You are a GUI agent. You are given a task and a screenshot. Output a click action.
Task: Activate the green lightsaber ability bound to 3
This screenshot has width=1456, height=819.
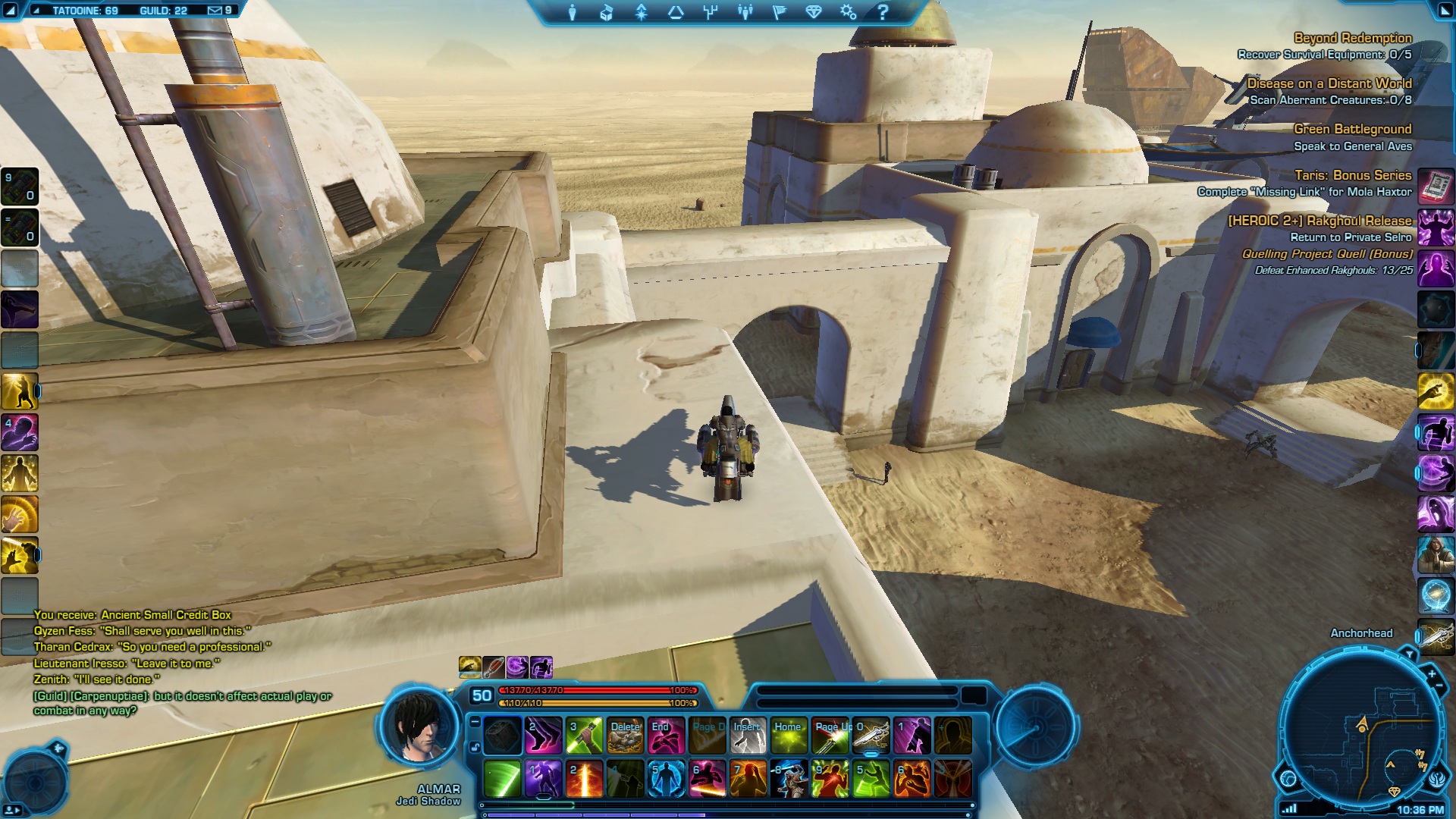click(584, 736)
